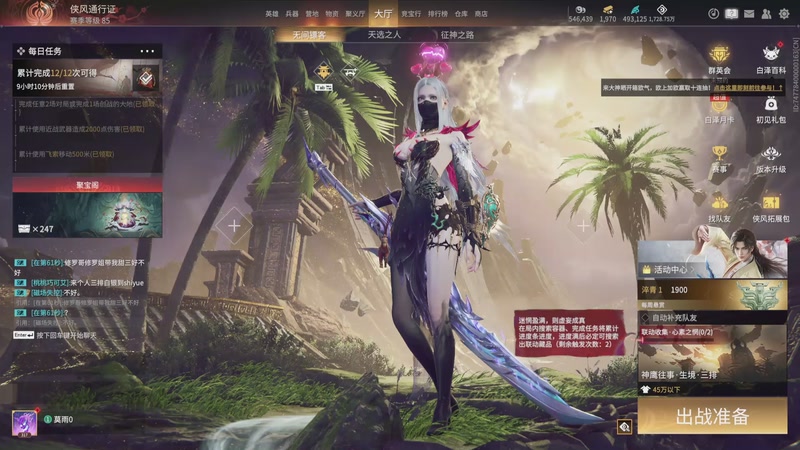Open the 群英会 event icon
The image size is (800, 450).
click(719, 58)
